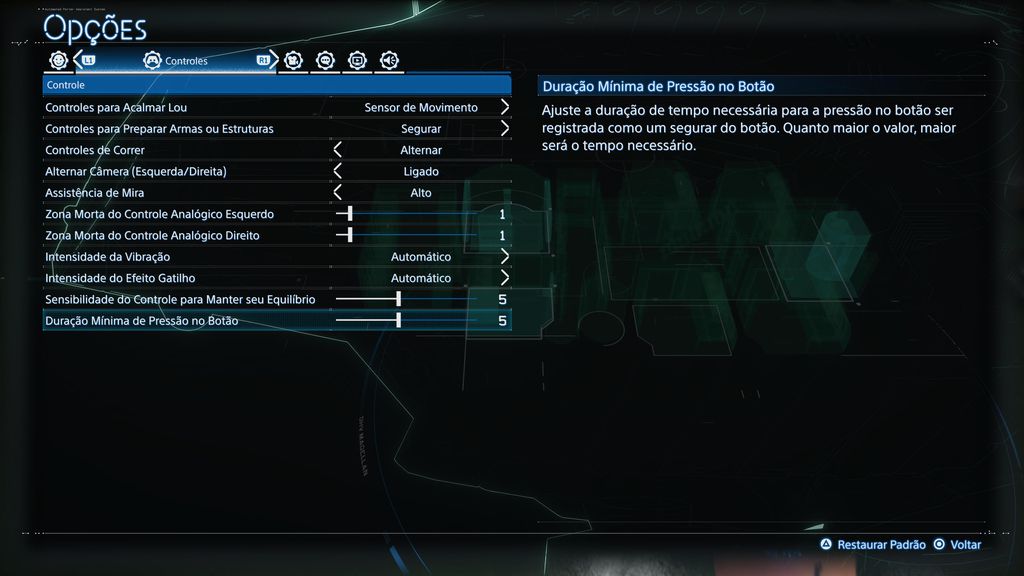Adjust the Zona Morta do Controle Analógico Esquerdo slider
Image resolution: width=1024 pixels, height=576 pixels.
coord(350,214)
